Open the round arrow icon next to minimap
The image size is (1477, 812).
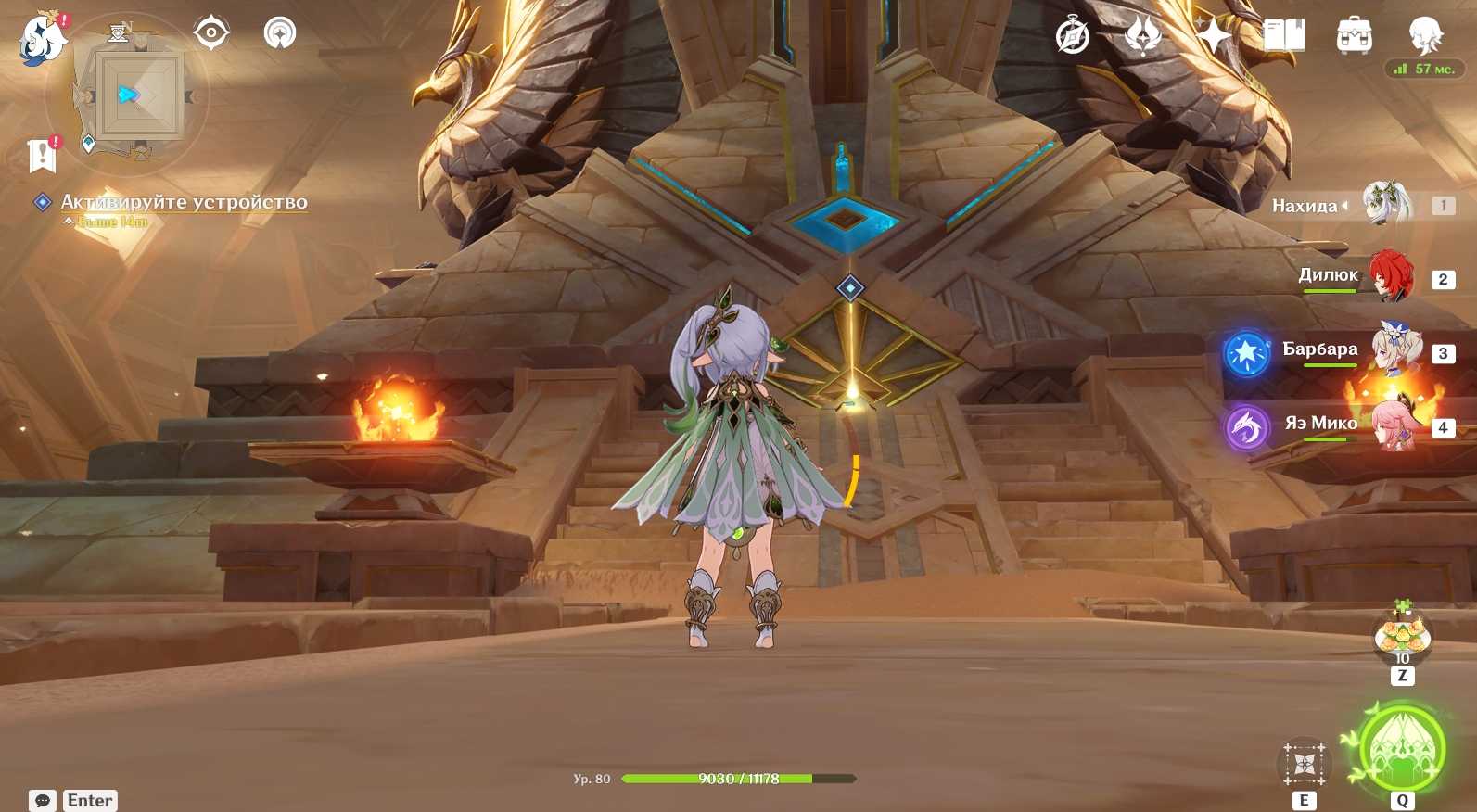coord(280,33)
